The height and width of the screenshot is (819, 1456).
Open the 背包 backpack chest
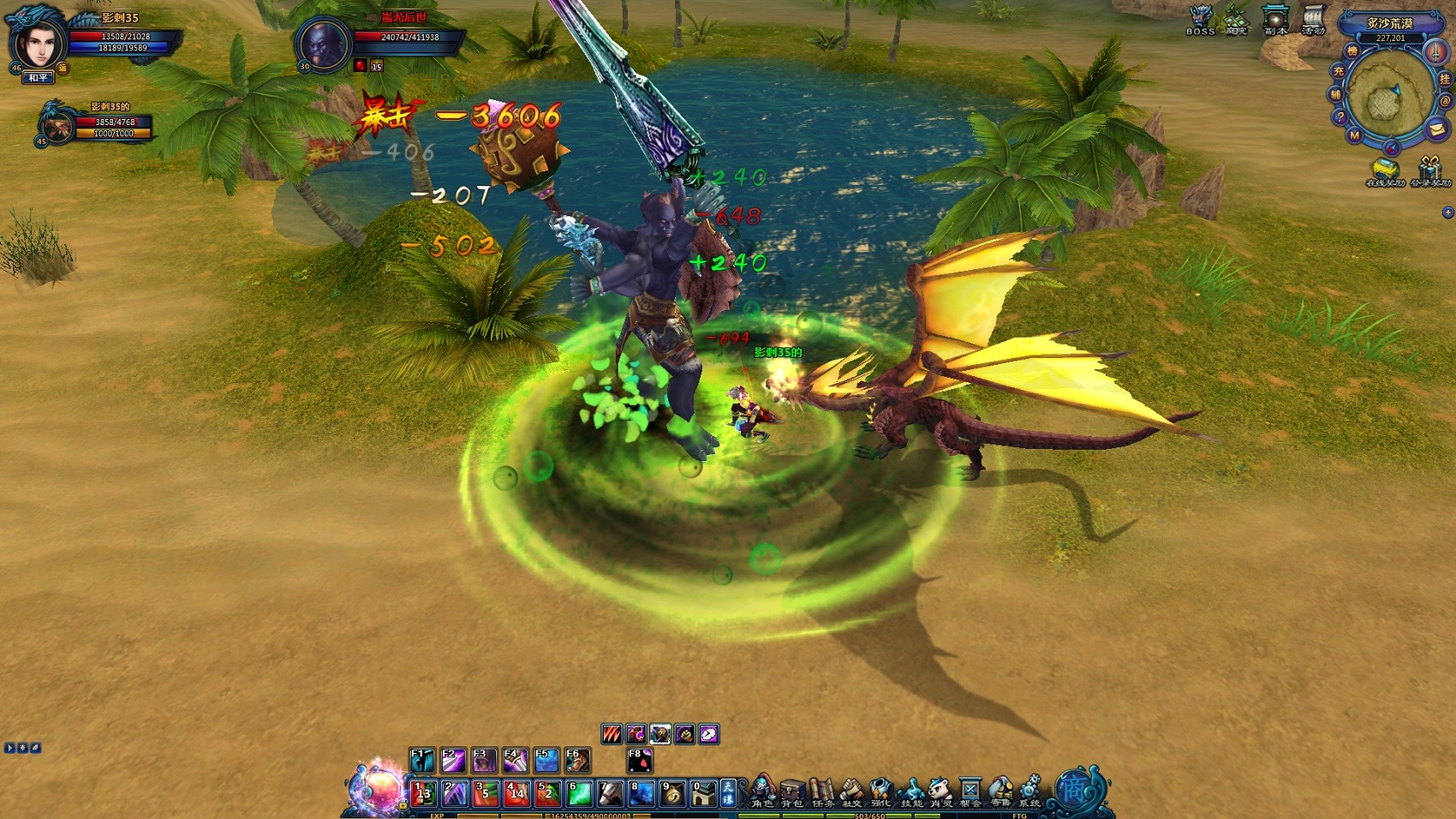coord(791,792)
